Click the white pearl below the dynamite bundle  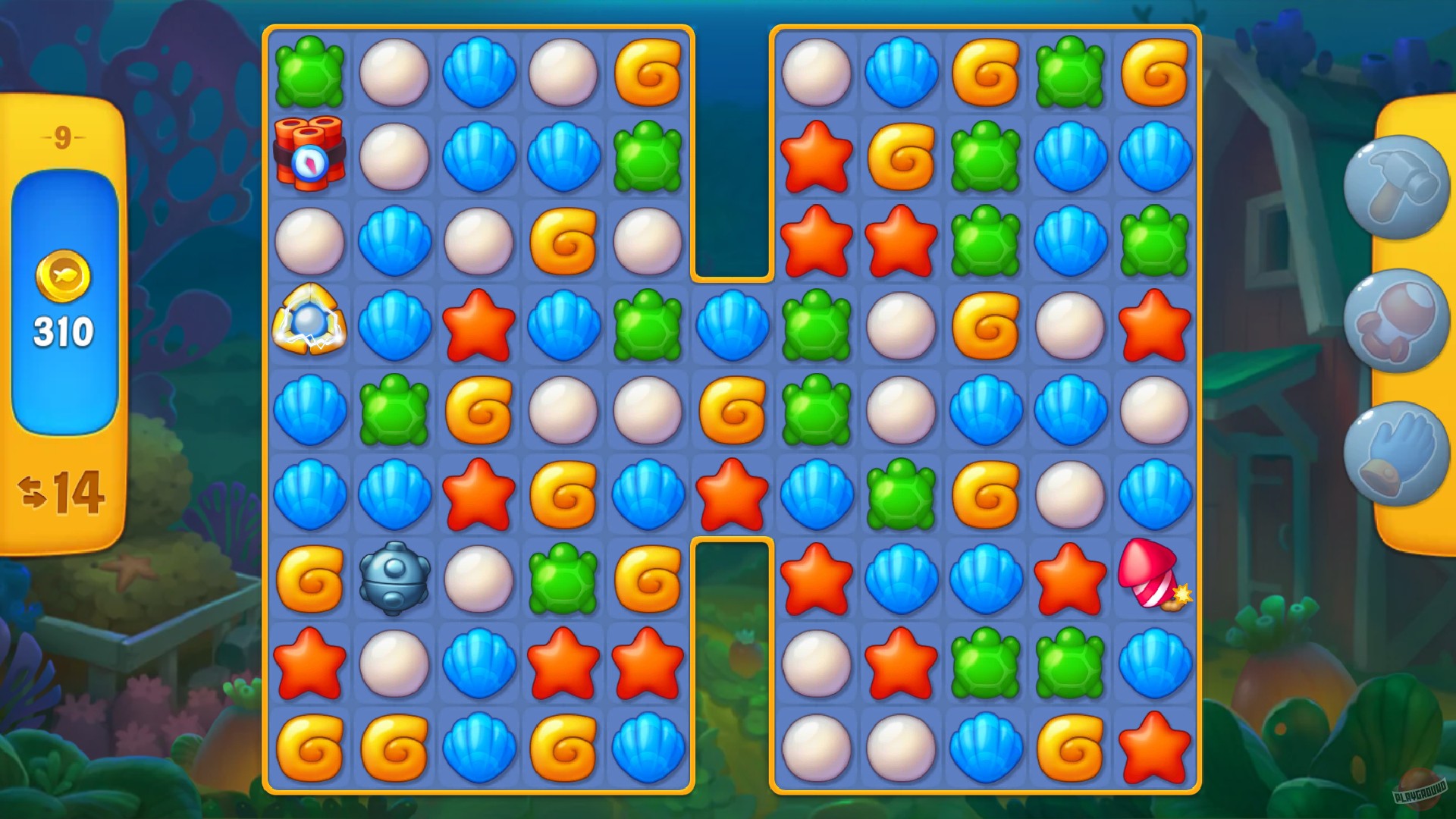click(311, 243)
